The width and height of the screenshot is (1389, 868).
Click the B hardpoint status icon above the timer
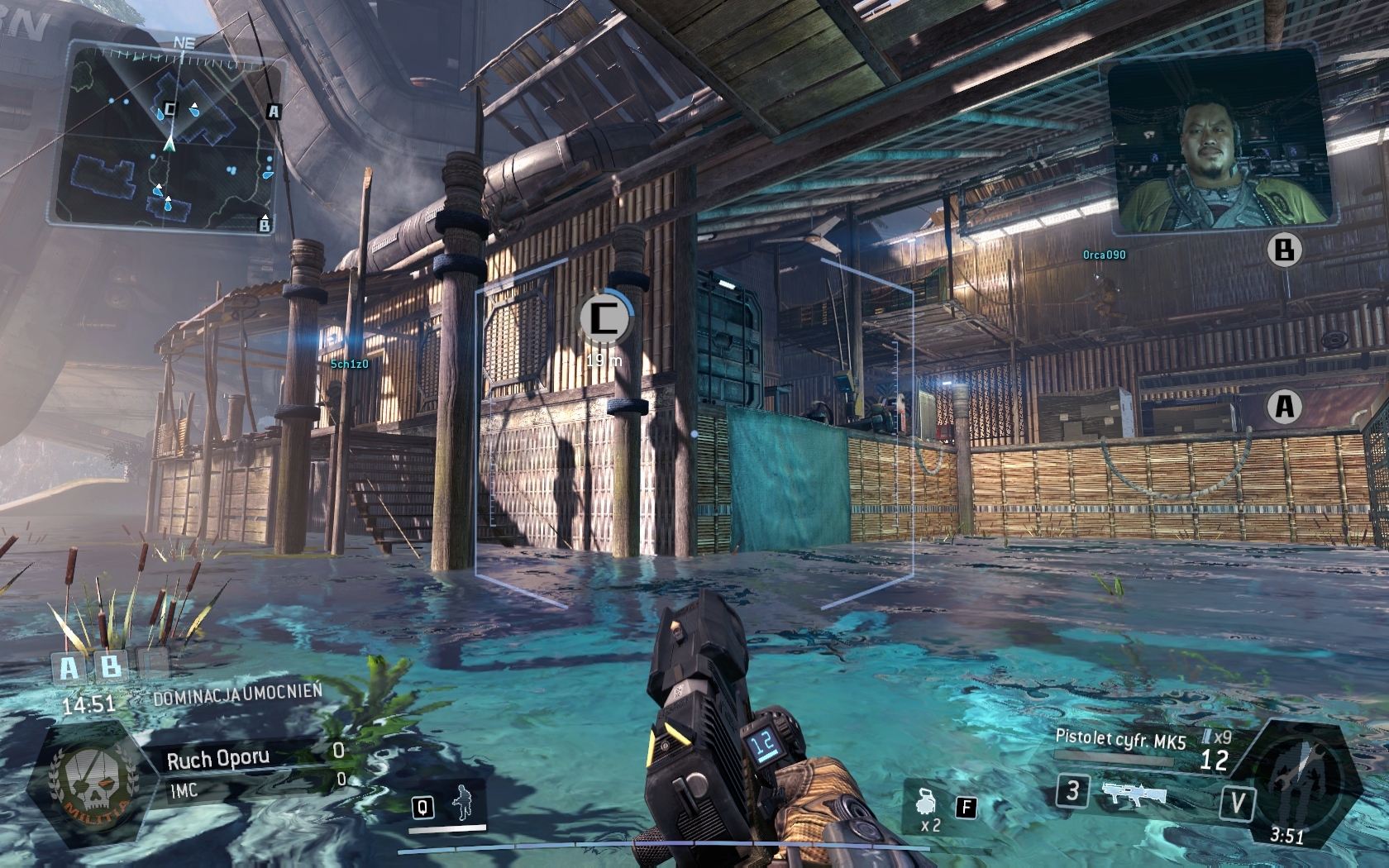point(110,665)
